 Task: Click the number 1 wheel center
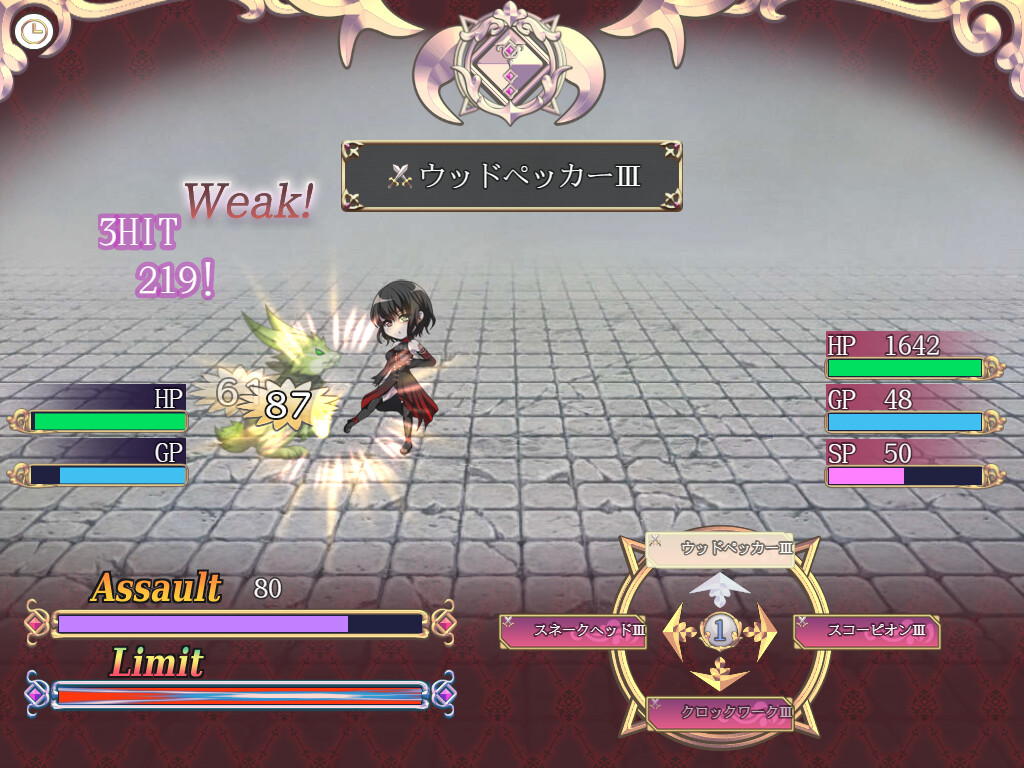720,630
